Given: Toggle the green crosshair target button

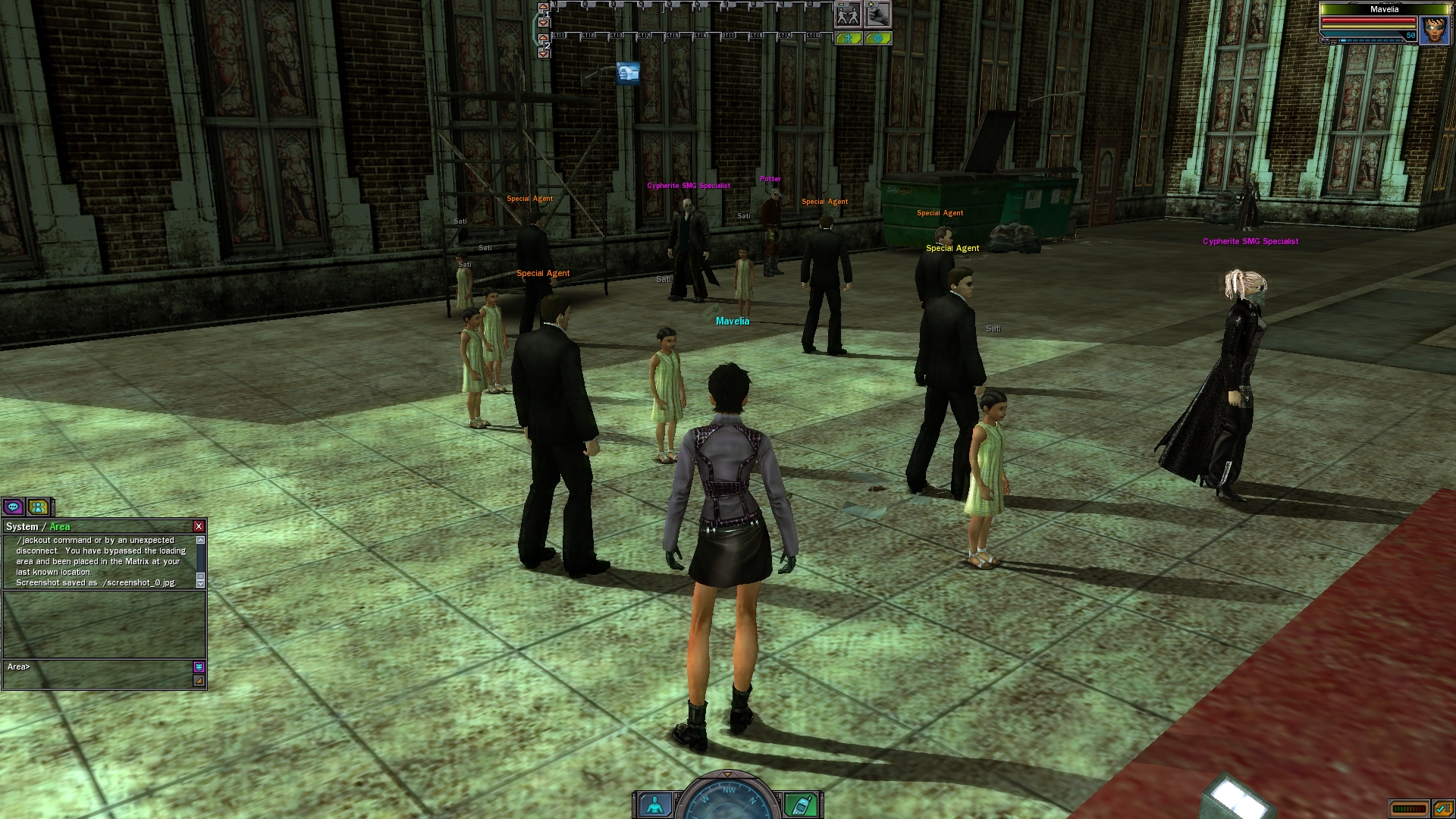Looking at the screenshot, I should click(x=877, y=38).
